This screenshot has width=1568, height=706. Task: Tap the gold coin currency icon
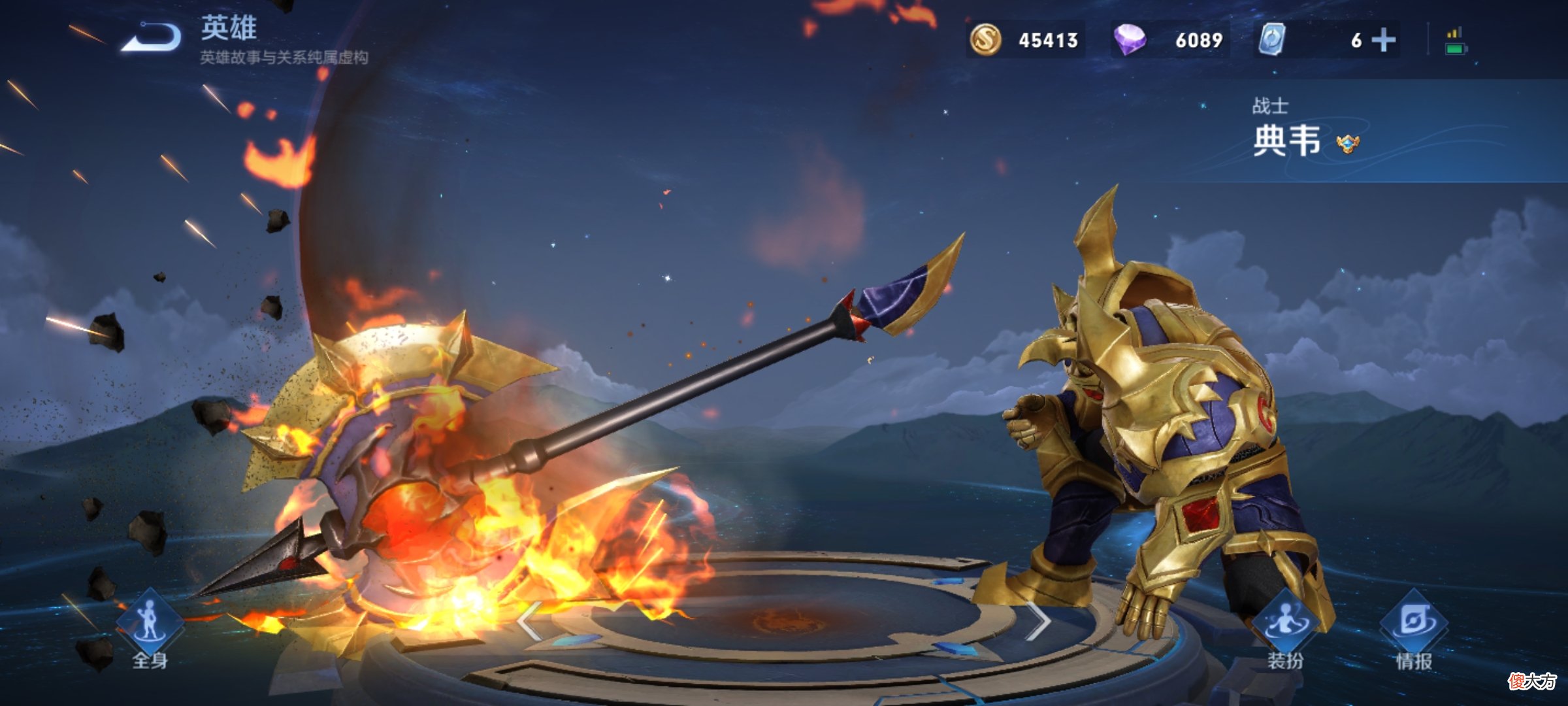click(x=985, y=40)
